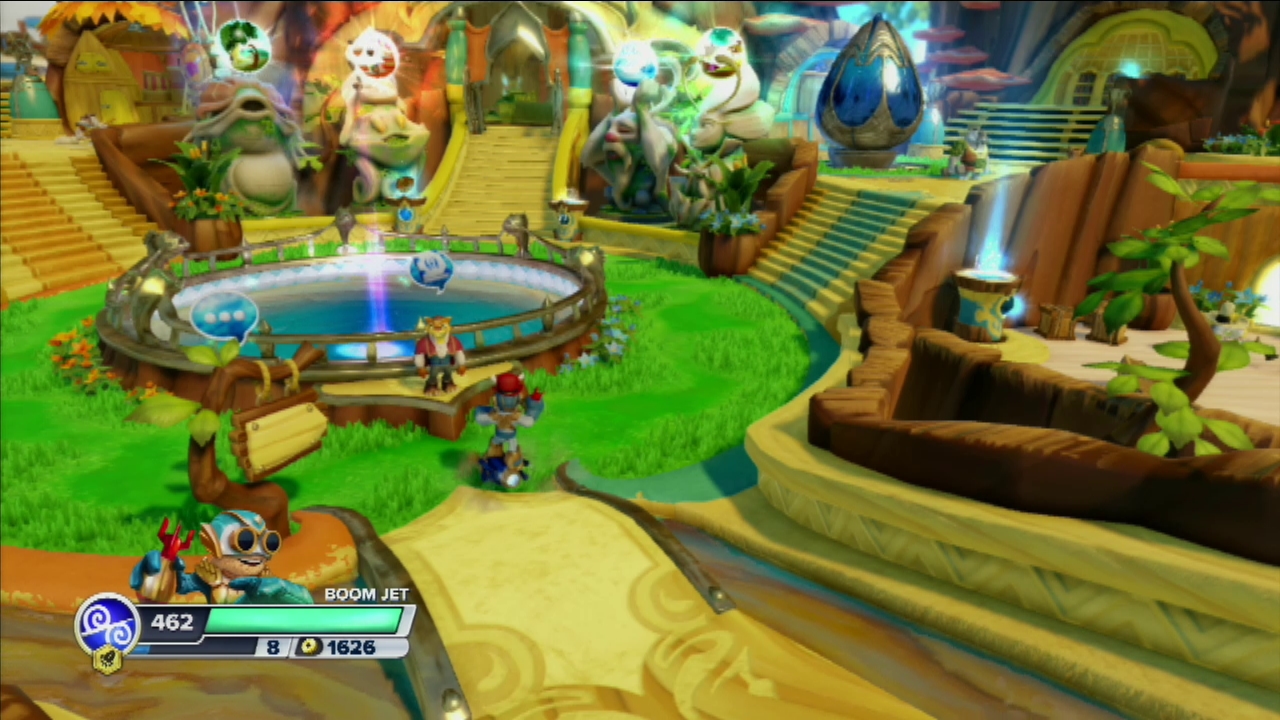Viewport: 1280px width, 720px height.
Task: Click the yellow rocket hexagon badge
Action: [x=106, y=659]
